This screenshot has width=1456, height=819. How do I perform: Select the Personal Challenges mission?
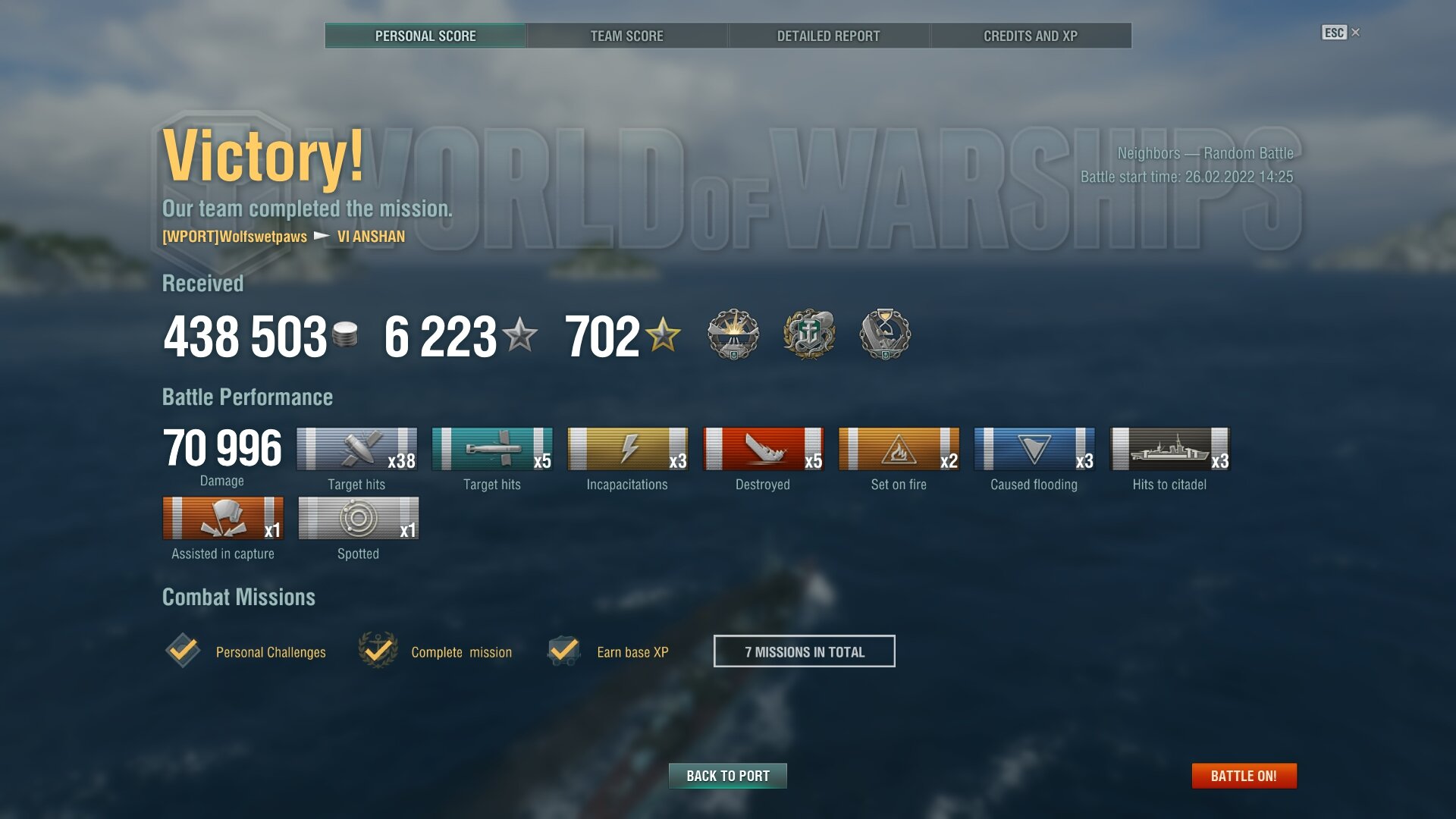[270, 652]
